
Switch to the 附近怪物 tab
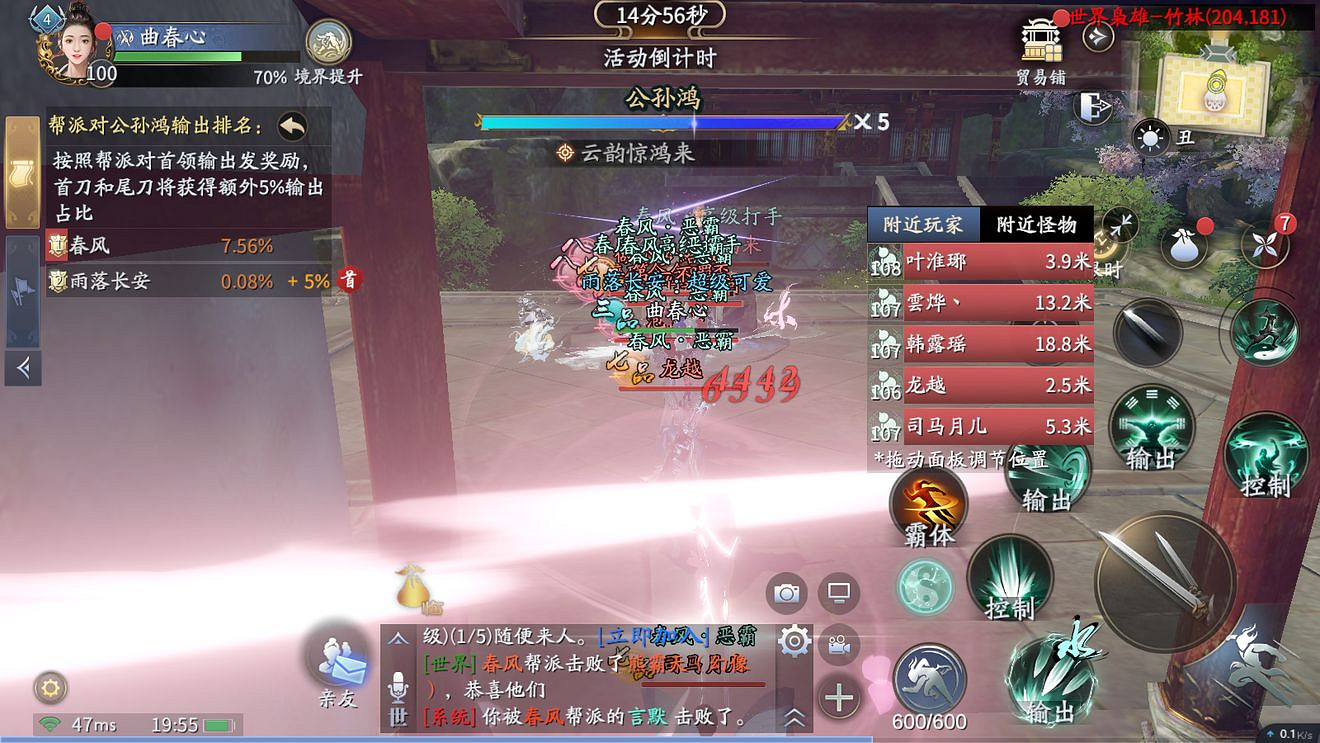tap(1036, 225)
